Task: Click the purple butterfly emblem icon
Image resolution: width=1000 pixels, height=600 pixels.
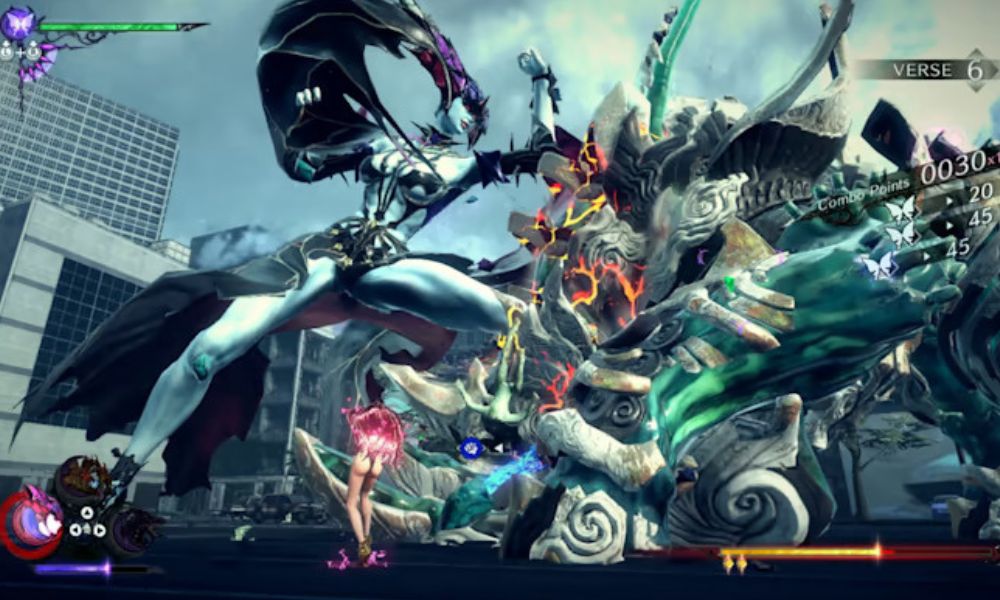Action: (18, 22)
